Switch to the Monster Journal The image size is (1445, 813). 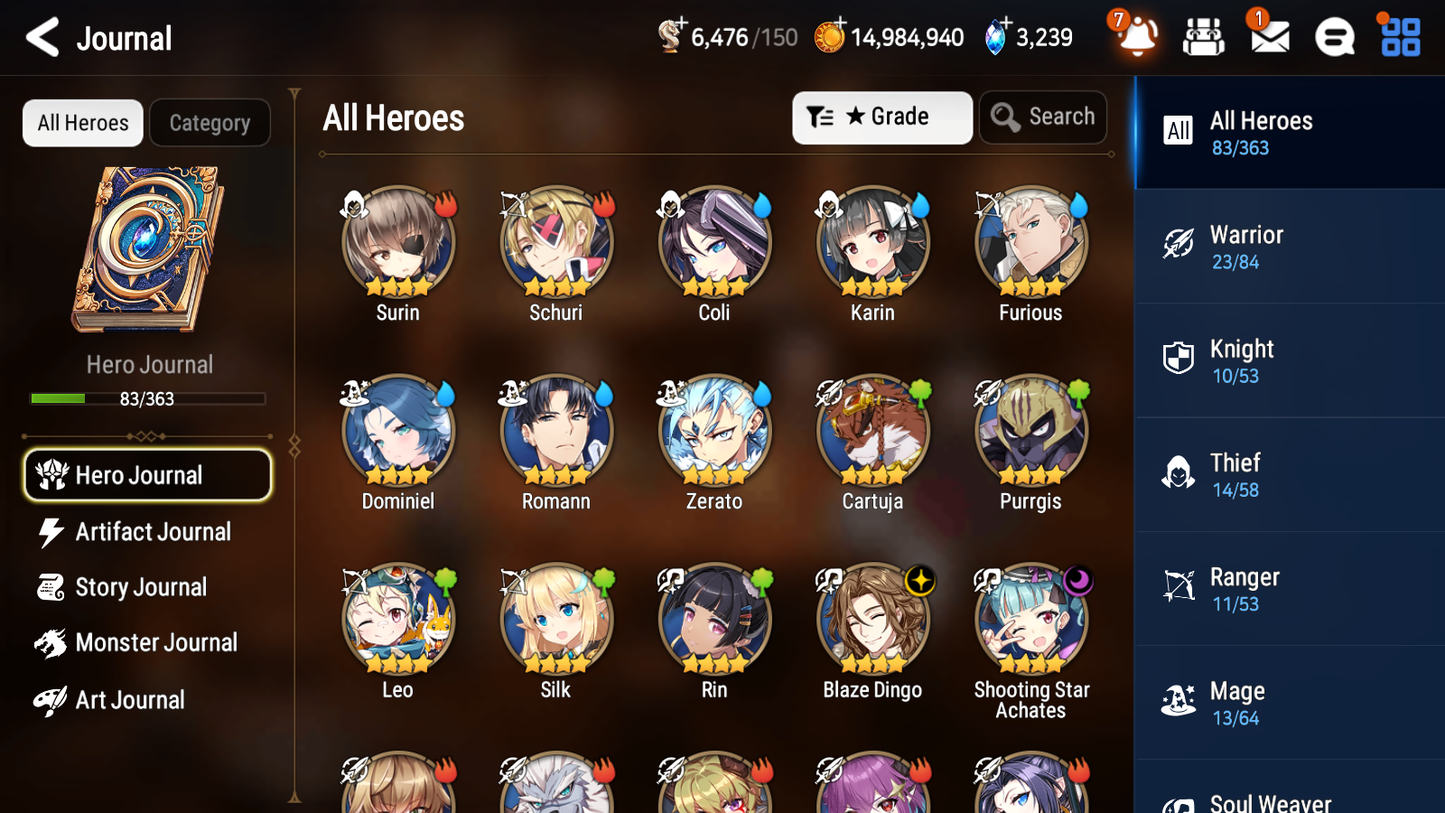point(157,643)
